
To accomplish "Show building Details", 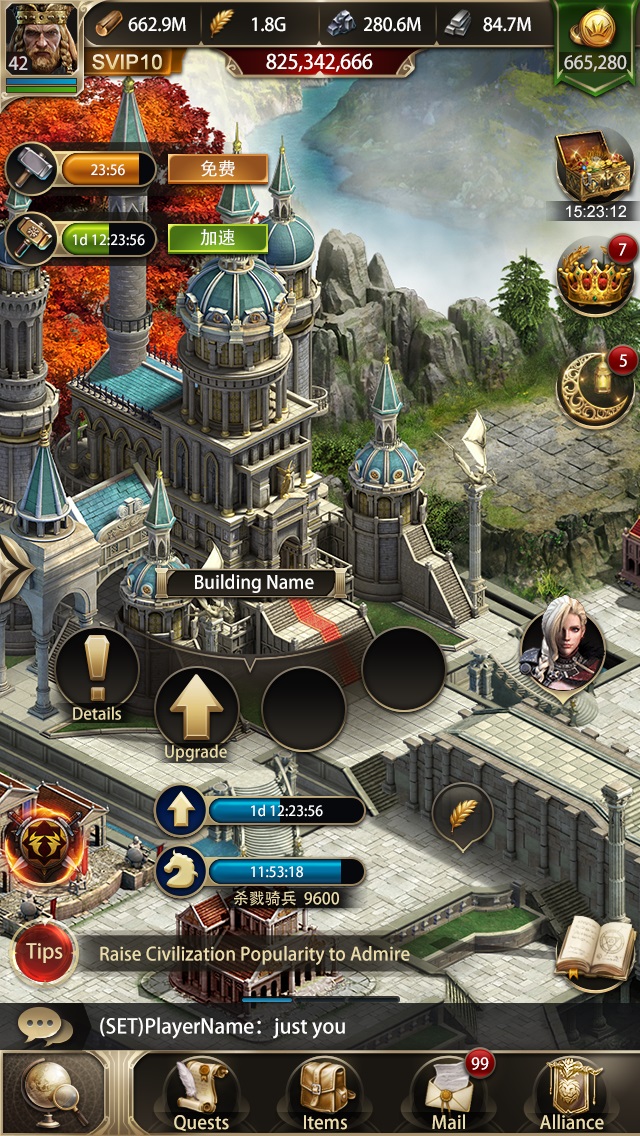I will [97, 672].
